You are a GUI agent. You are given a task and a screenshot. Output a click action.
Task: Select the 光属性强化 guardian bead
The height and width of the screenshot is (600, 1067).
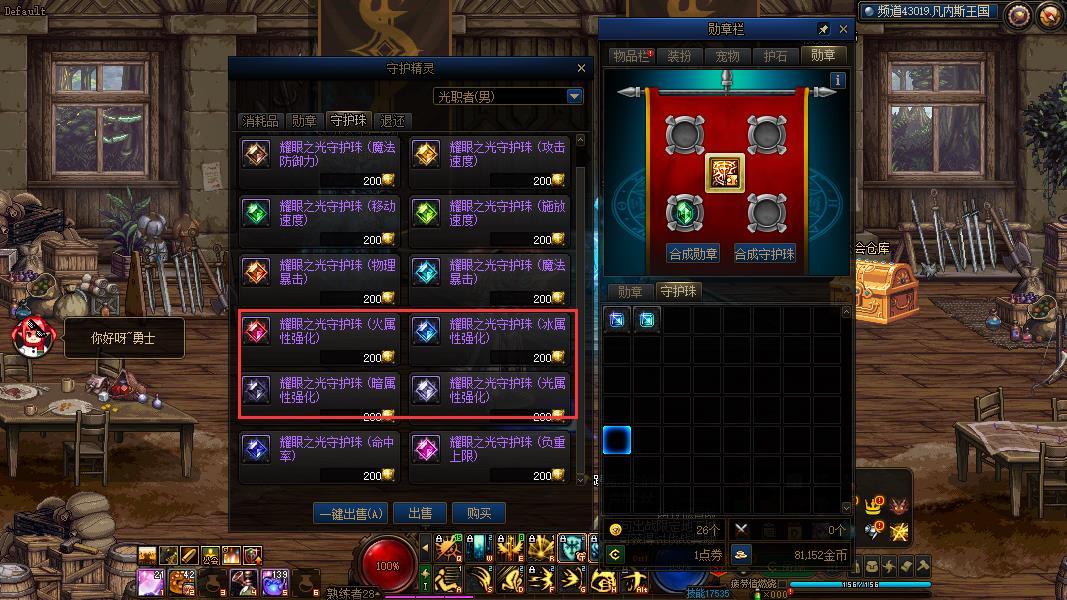coord(490,396)
